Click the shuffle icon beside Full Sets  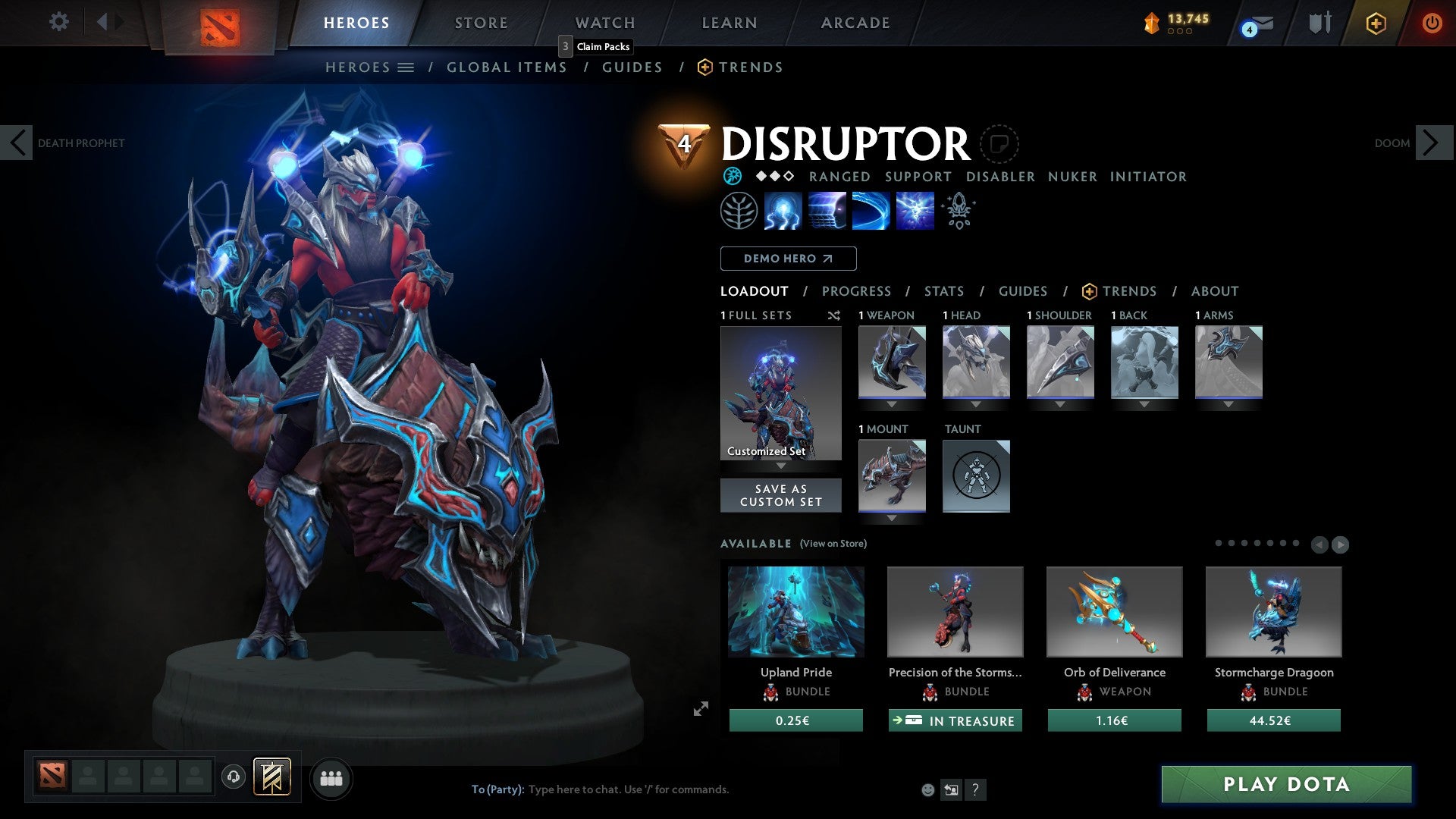834,315
